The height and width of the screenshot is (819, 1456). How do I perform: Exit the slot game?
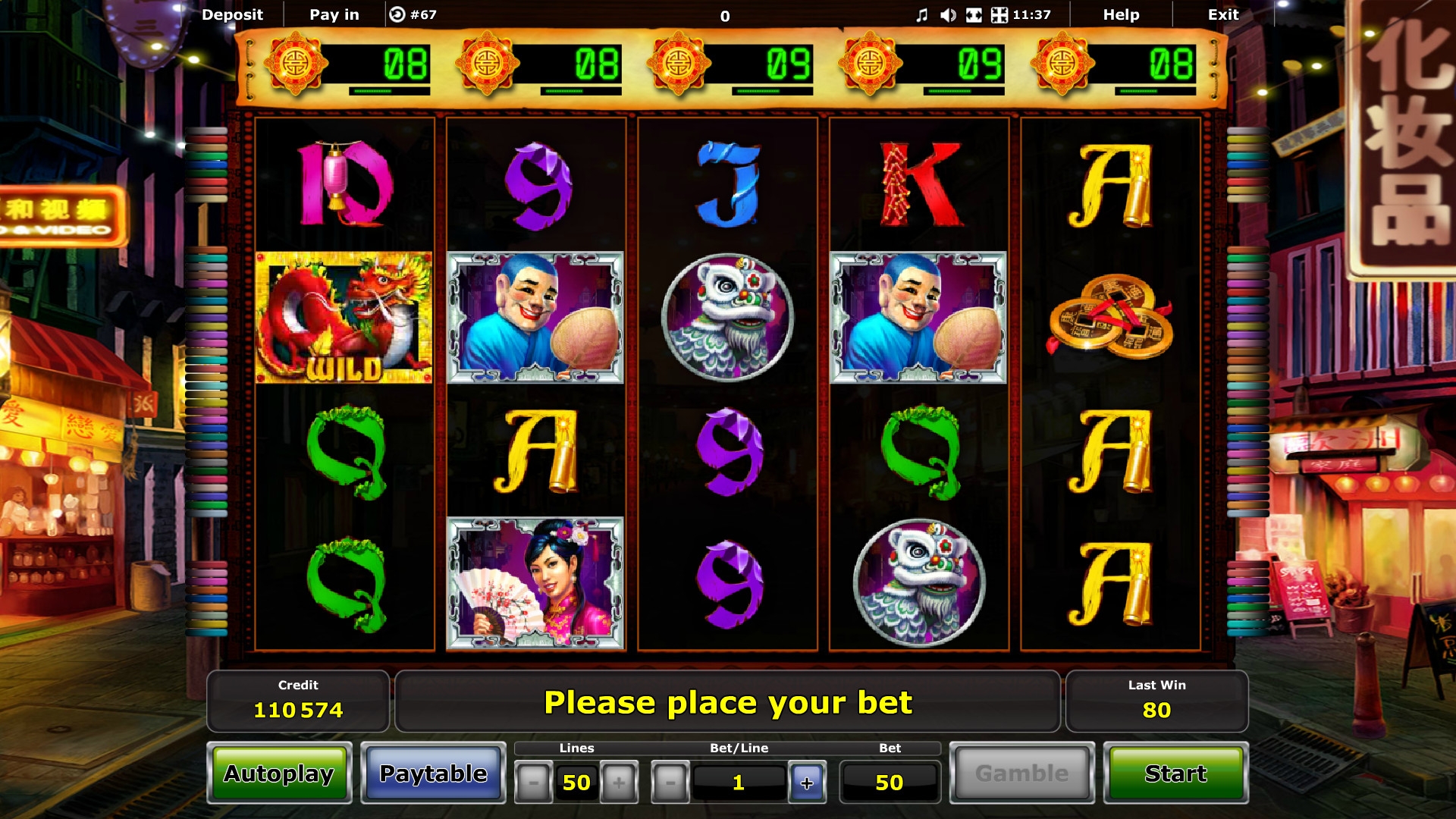(x=1222, y=14)
